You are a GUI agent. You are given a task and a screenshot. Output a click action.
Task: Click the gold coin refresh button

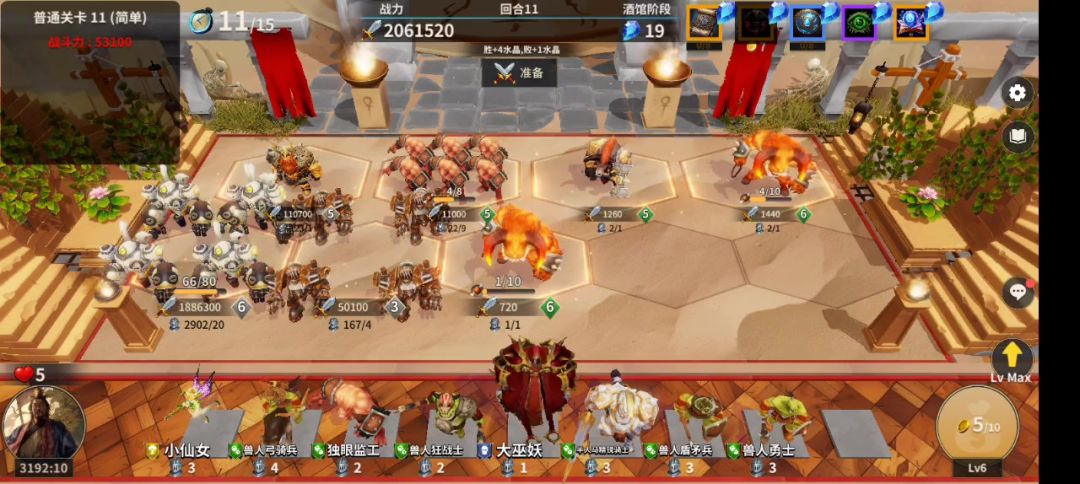click(x=976, y=427)
